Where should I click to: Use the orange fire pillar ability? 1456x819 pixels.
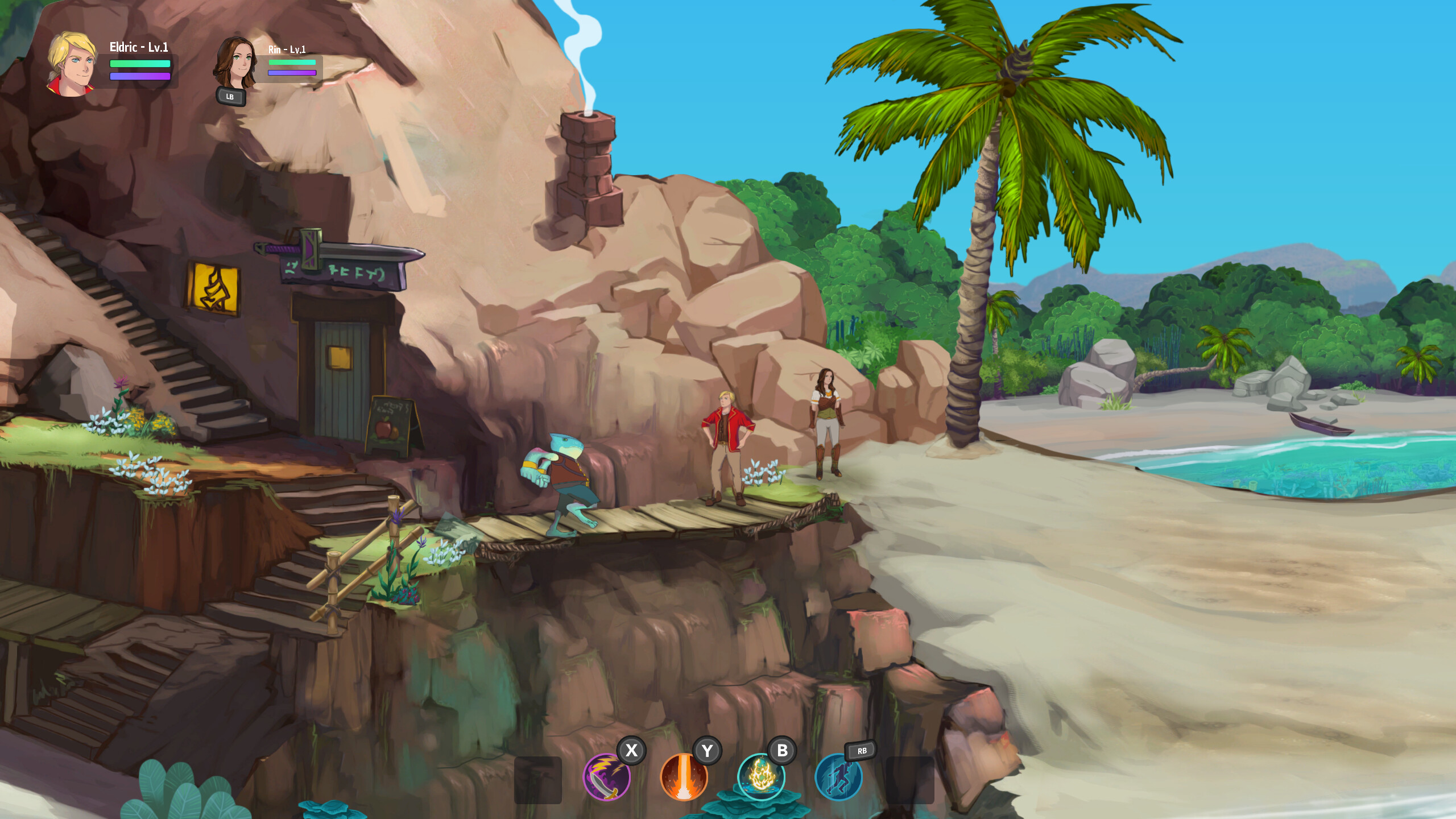tap(684, 777)
